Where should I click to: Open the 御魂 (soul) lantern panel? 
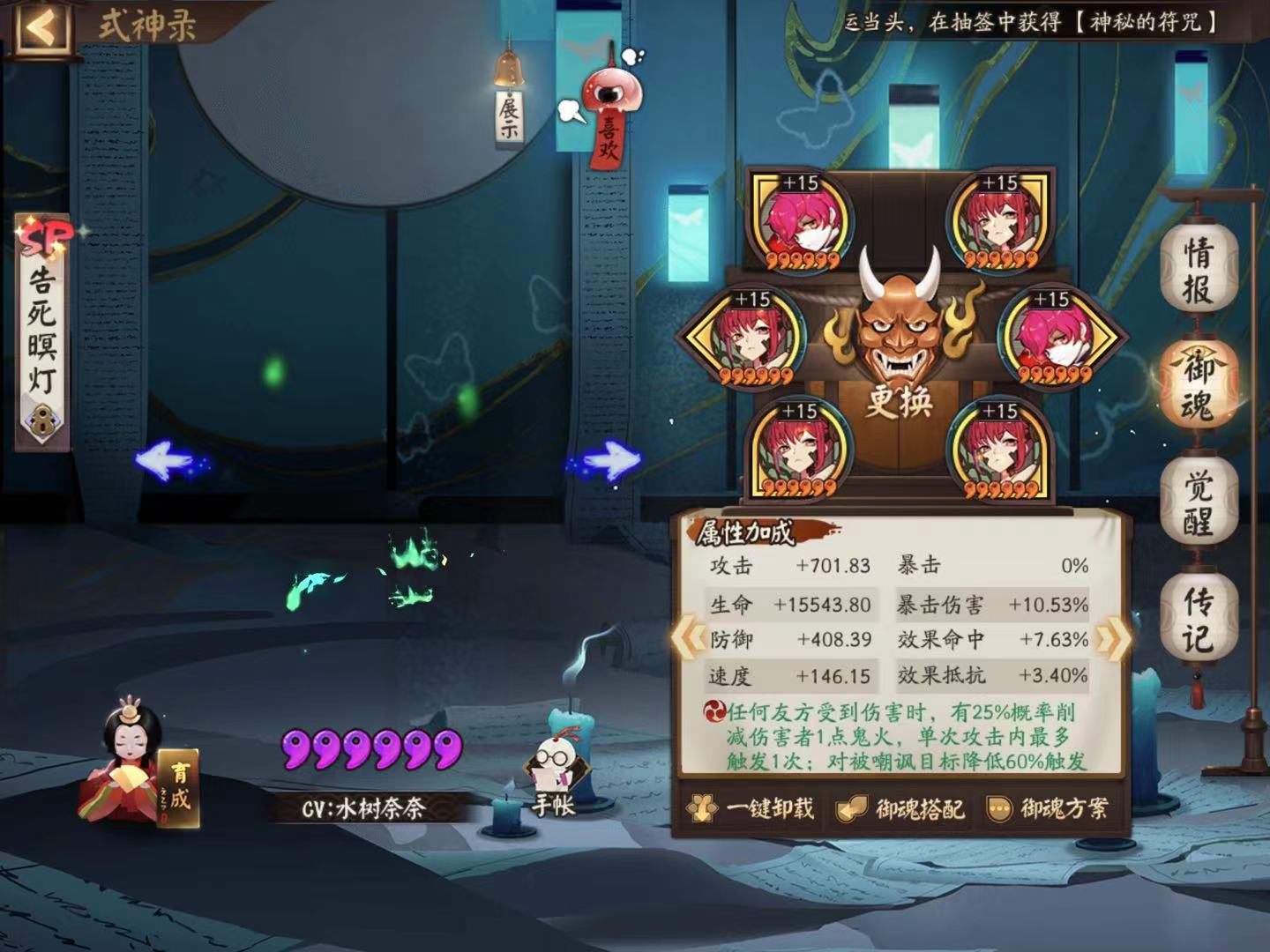point(1199,383)
